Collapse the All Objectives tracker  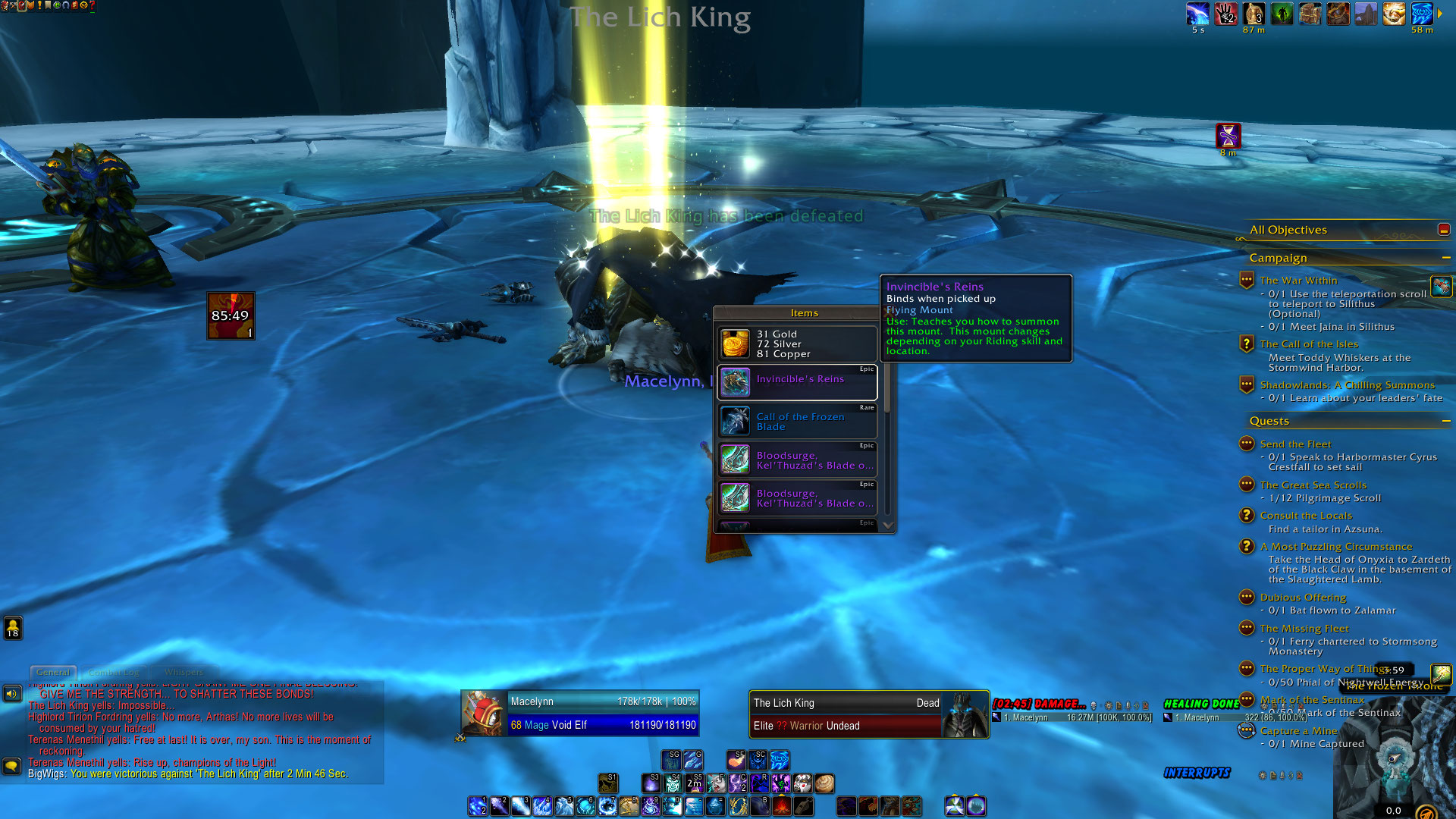[x=1443, y=229]
